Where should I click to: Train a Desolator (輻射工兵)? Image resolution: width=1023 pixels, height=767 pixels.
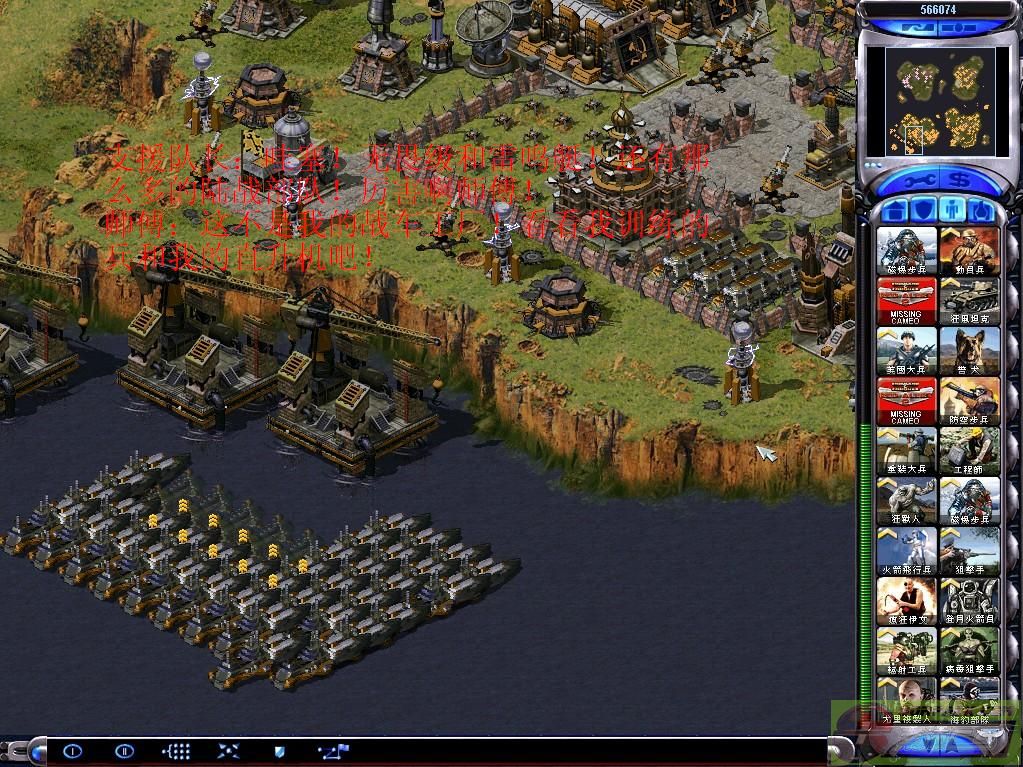click(908, 651)
